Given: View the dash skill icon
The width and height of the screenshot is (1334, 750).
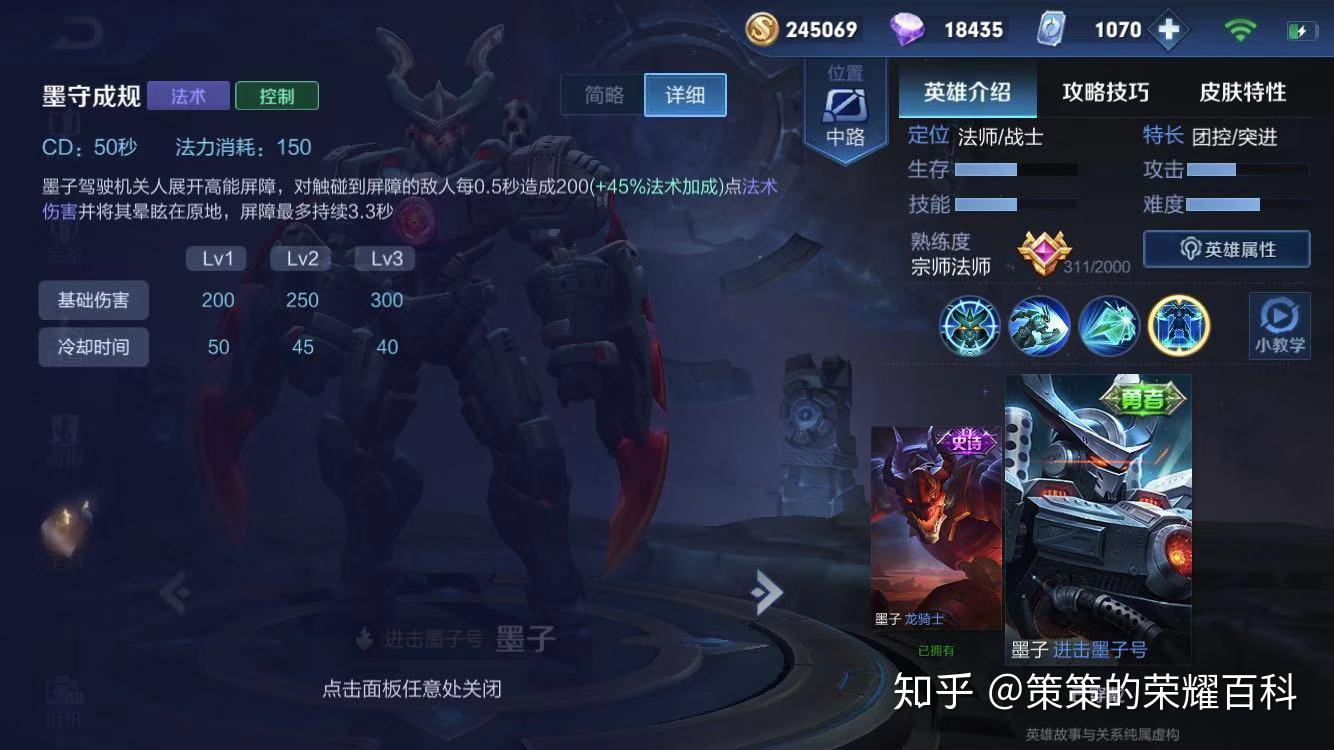Looking at the screenshot, I should pos(1038,326).
